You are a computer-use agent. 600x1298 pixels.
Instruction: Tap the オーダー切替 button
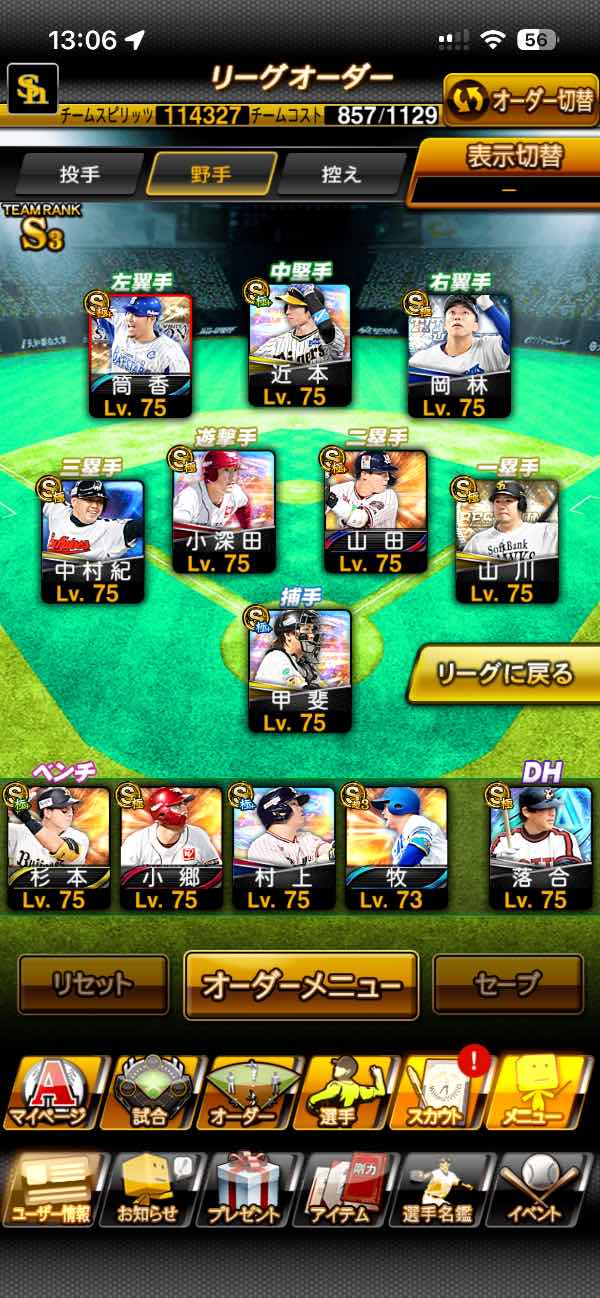520,100
